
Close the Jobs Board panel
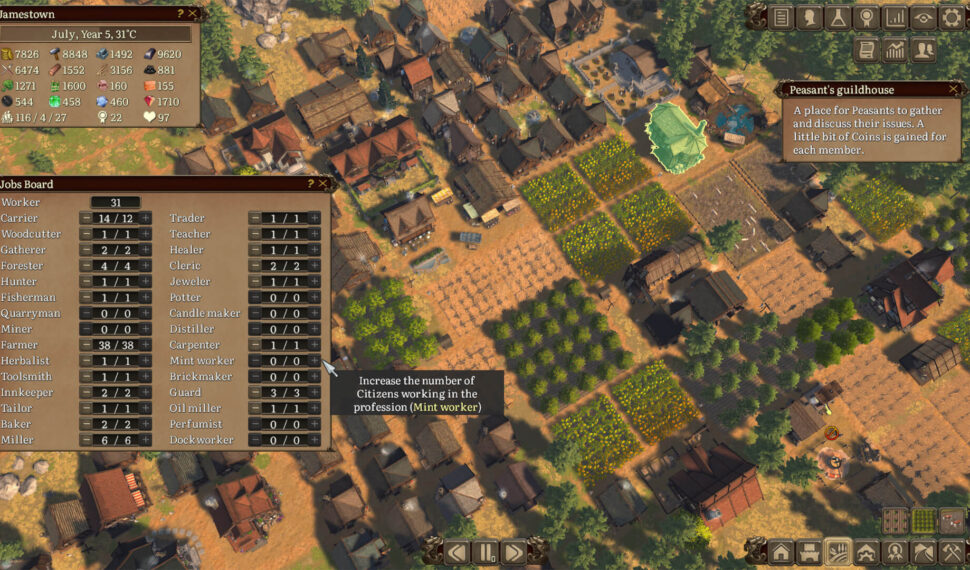click(323, 184)
